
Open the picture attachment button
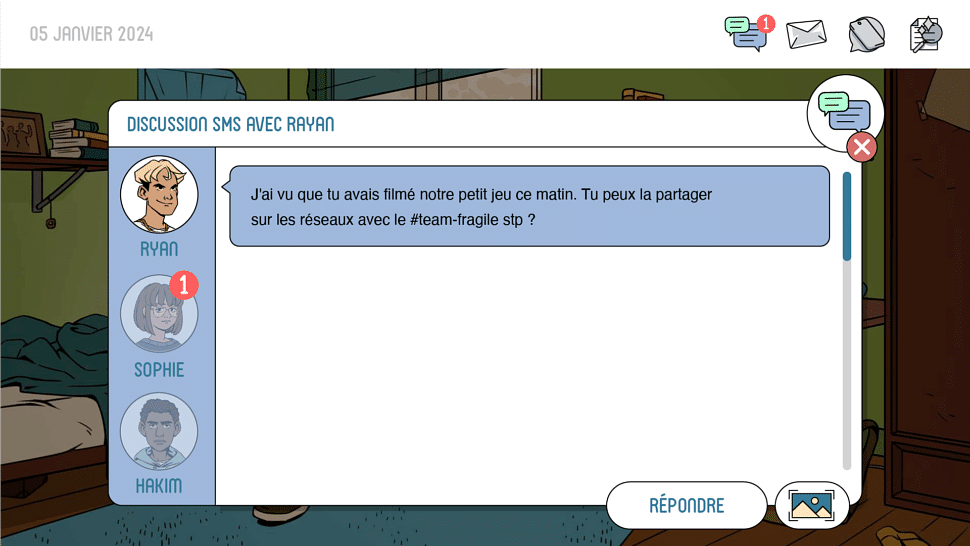coord(811,505)
